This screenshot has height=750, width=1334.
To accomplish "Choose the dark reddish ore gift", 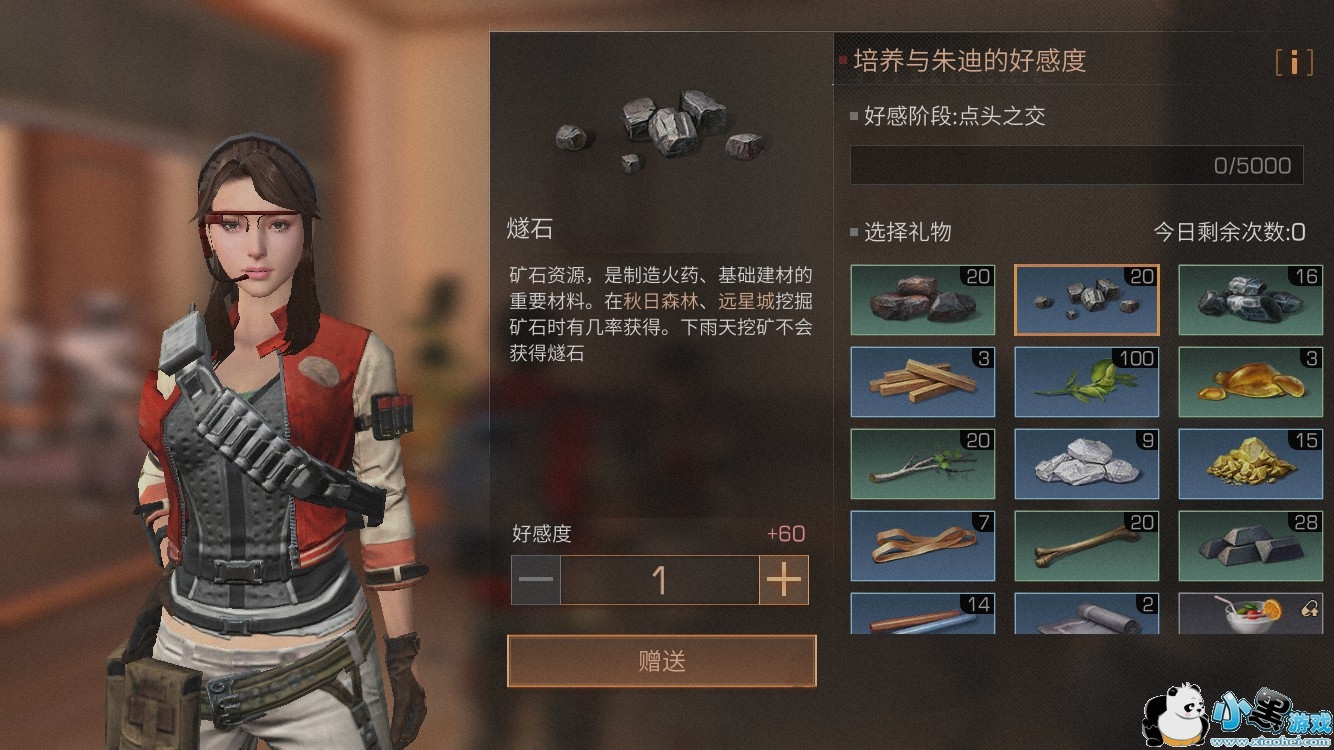I will click(x=922, y=300).
